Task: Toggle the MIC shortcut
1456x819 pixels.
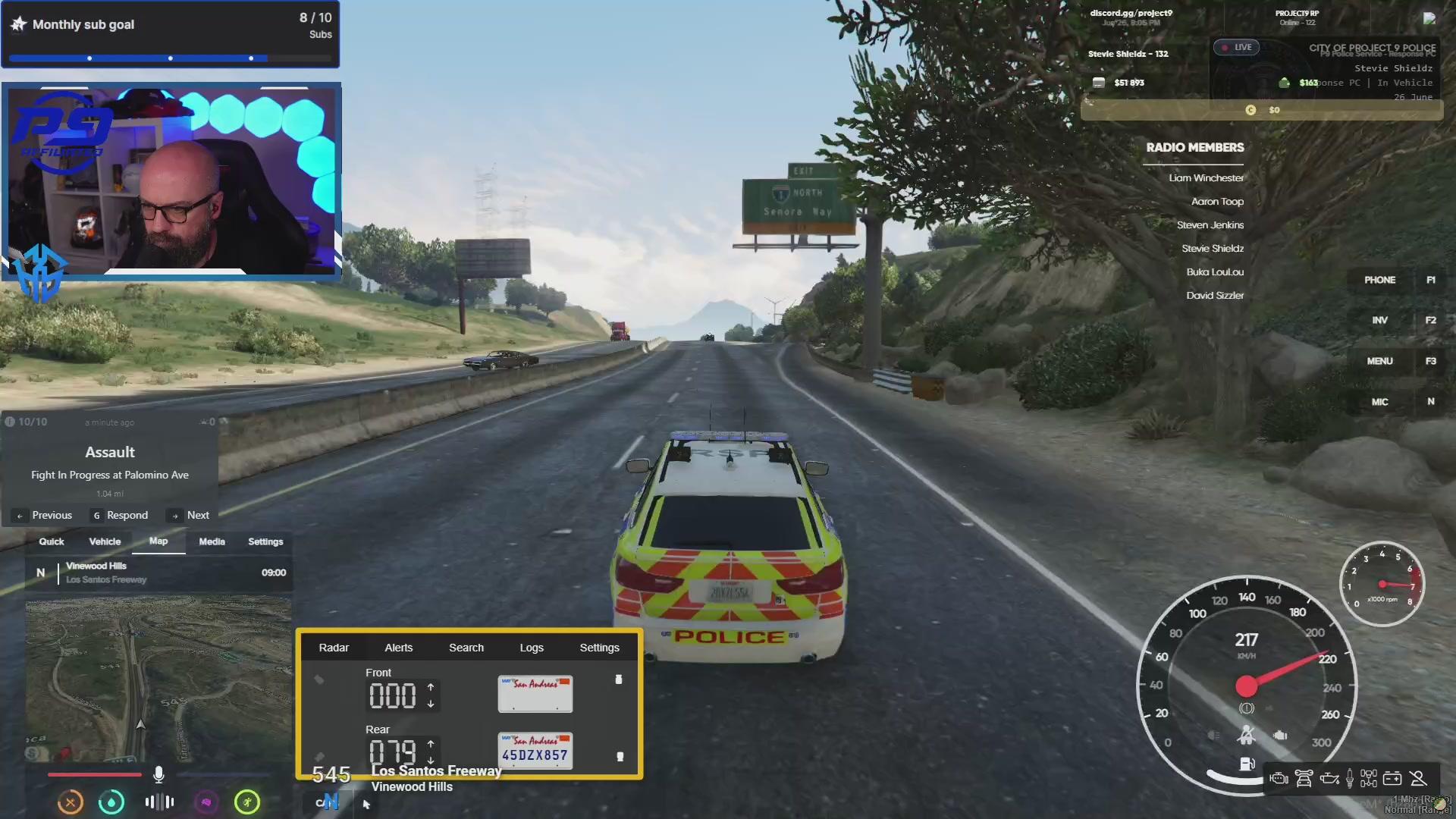Action: pos(1379,402)
